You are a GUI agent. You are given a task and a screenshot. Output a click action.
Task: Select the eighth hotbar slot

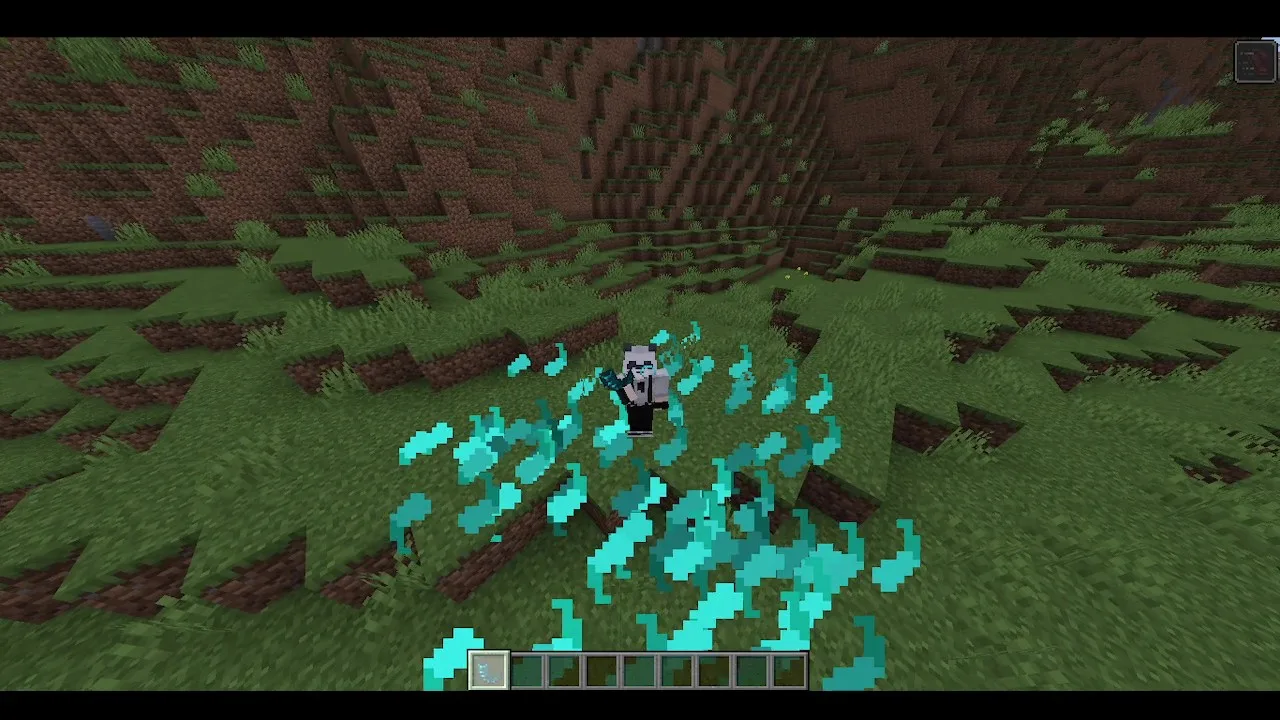point(751,672)
